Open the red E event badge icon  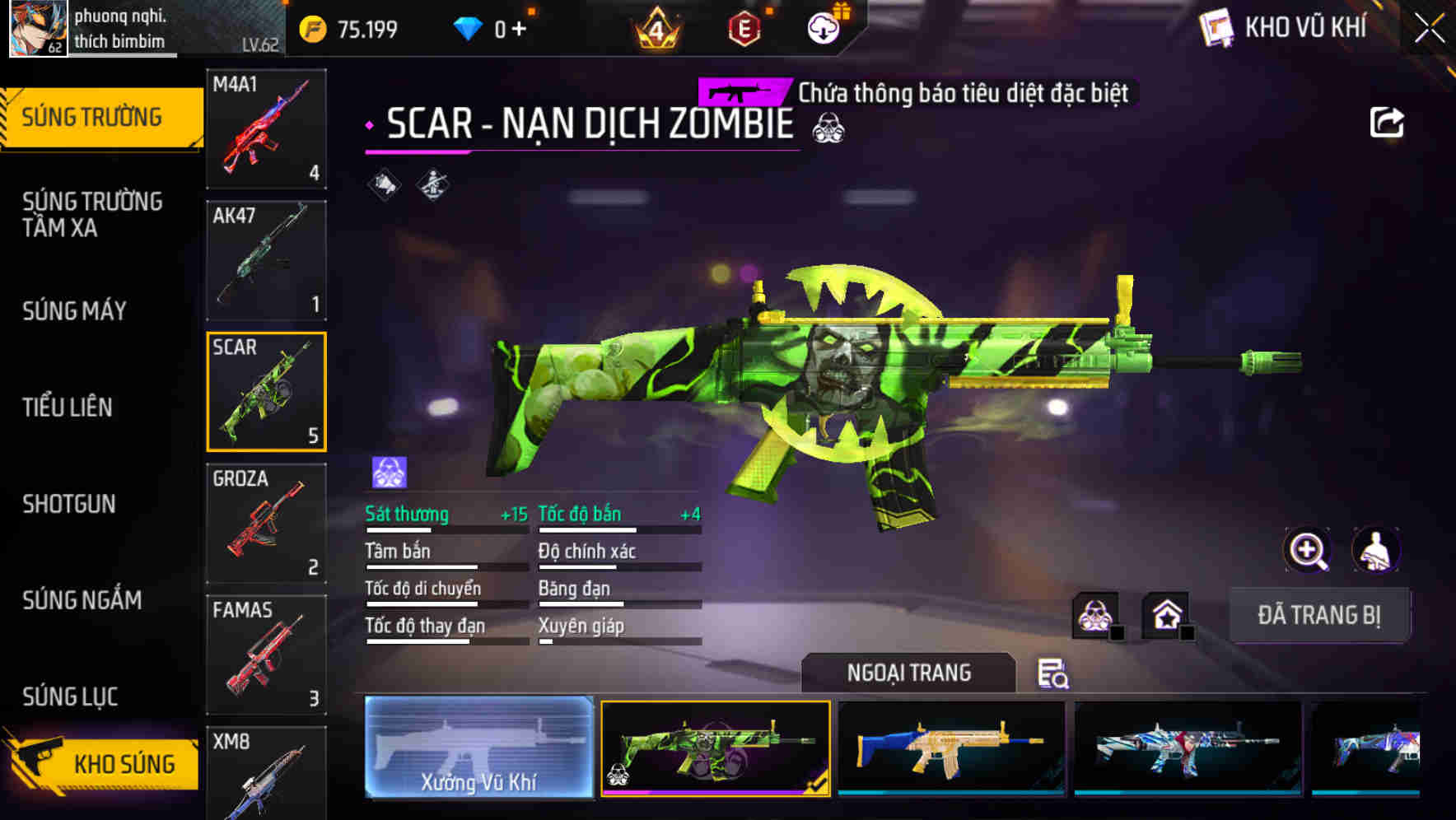tap(744, 27)
